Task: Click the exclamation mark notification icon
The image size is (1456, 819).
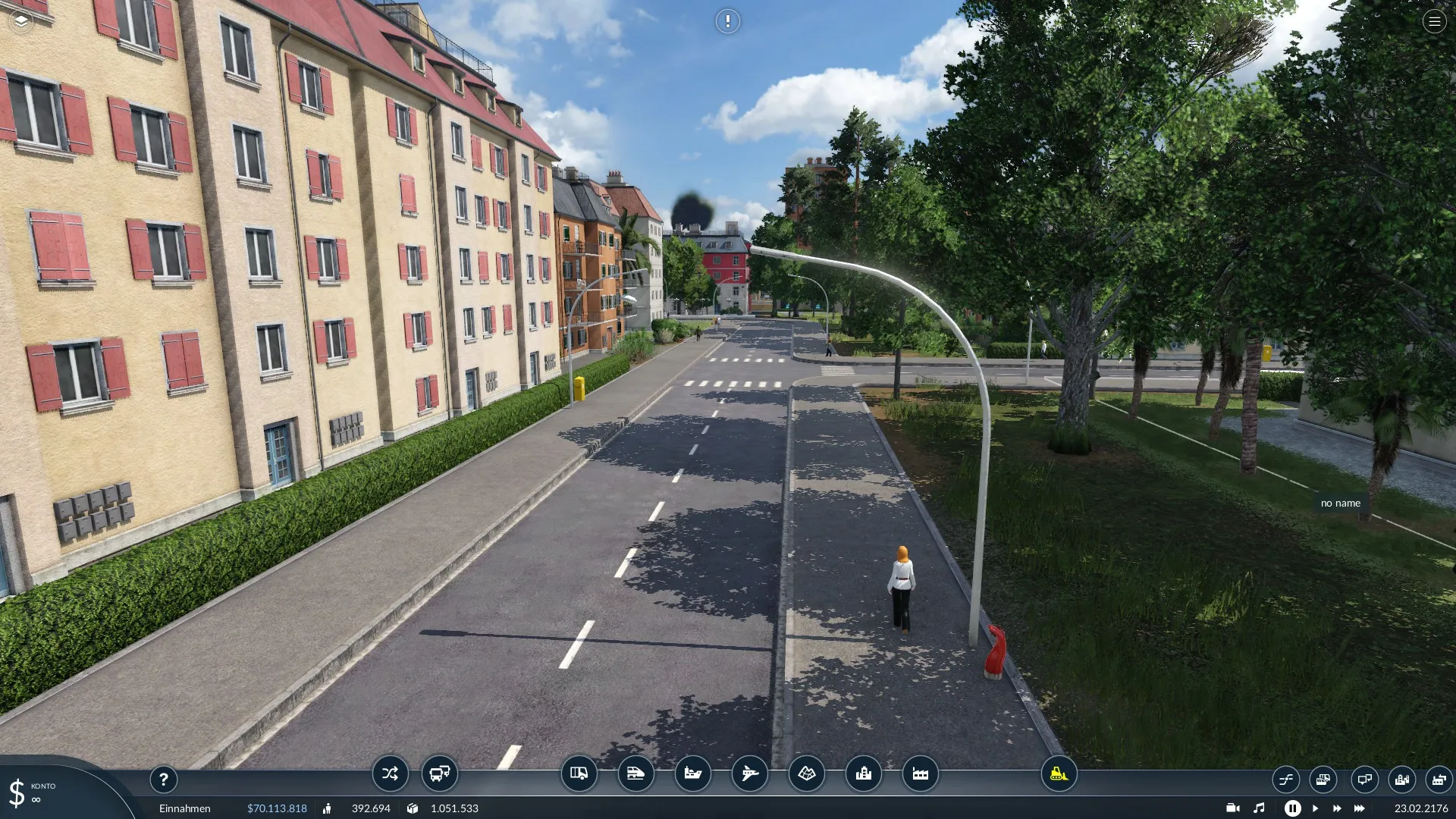Action: pyautogui.click(x=727, y=21)
